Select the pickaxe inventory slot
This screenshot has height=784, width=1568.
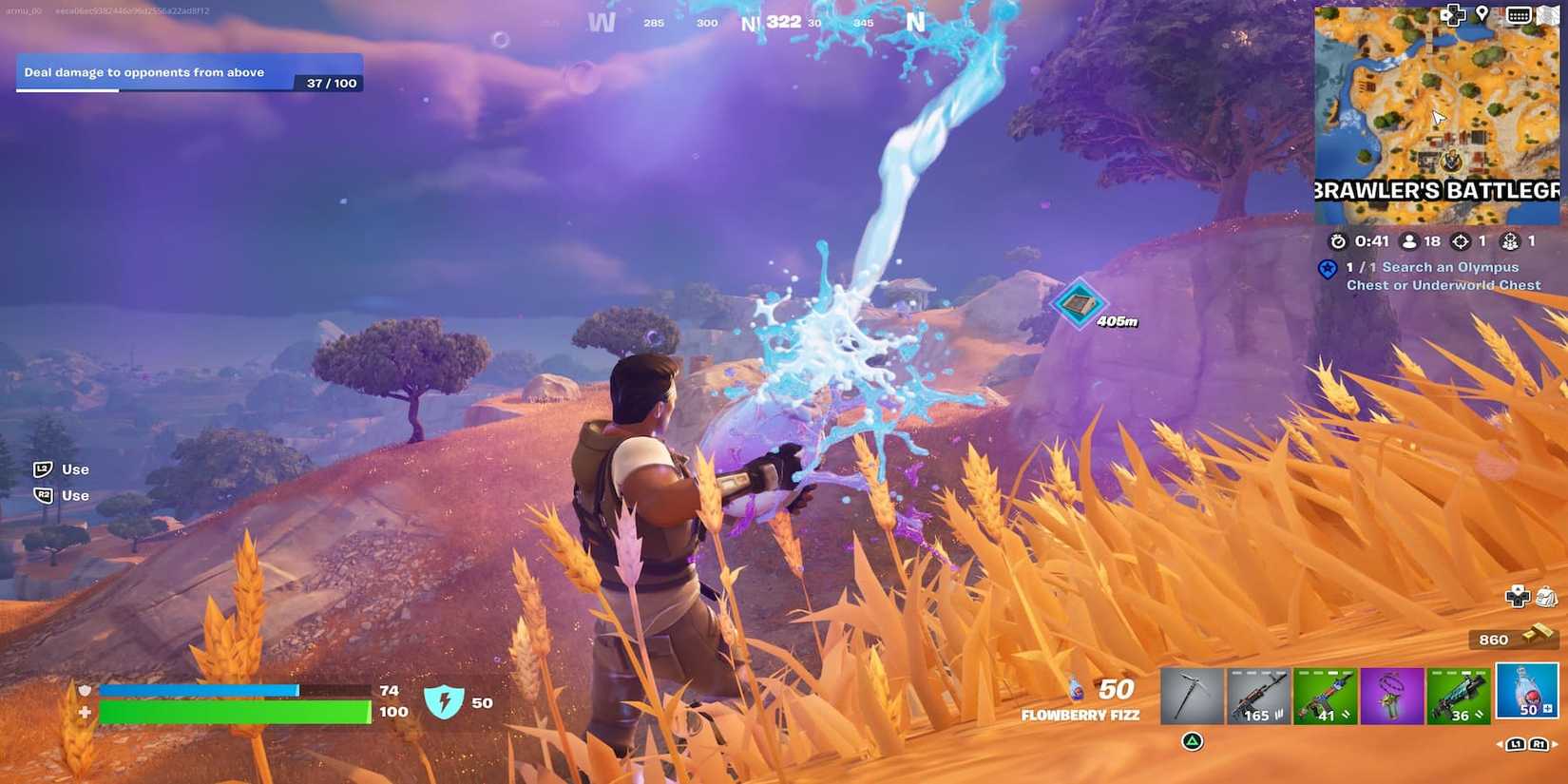pos(1192,695)
